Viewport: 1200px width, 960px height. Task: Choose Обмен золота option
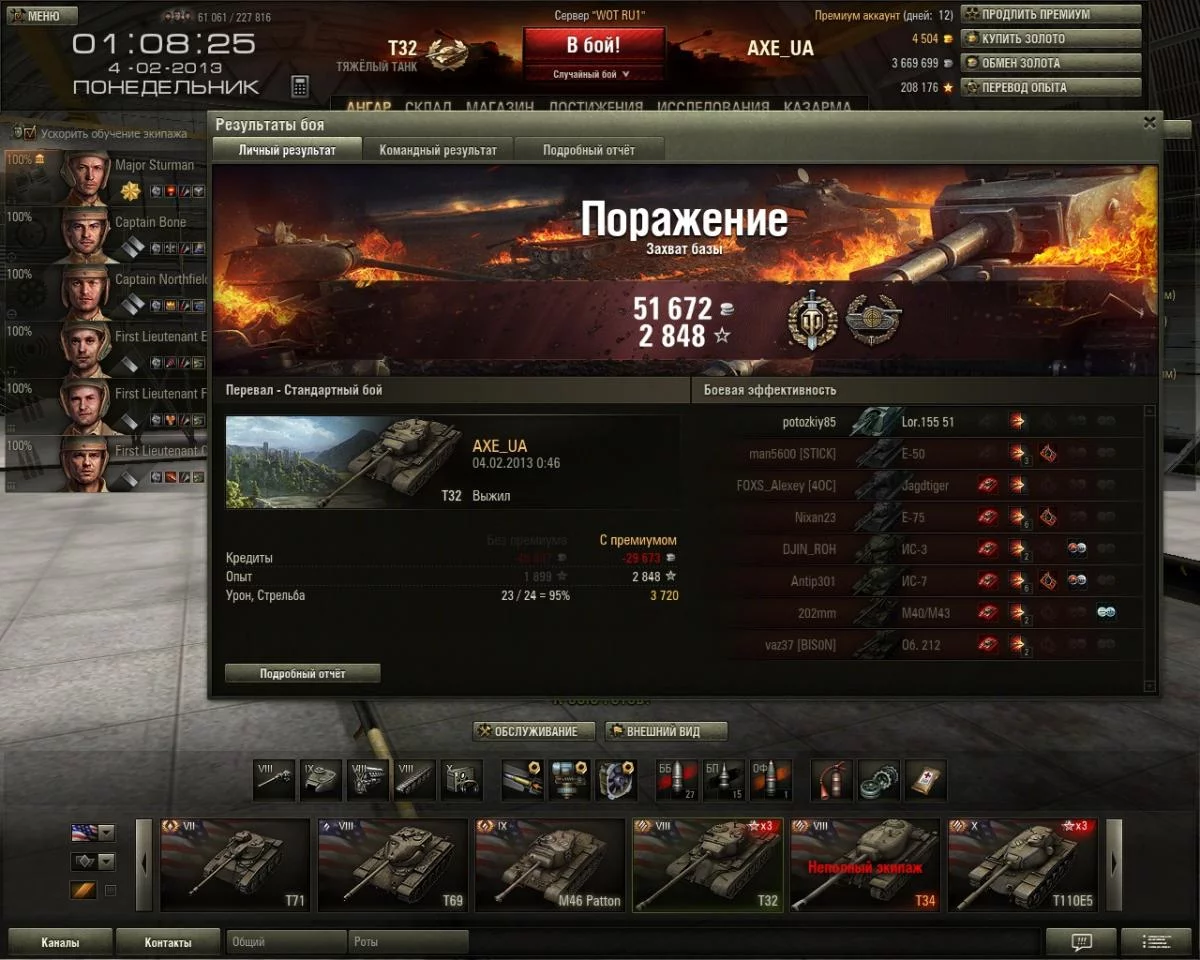1051,63
